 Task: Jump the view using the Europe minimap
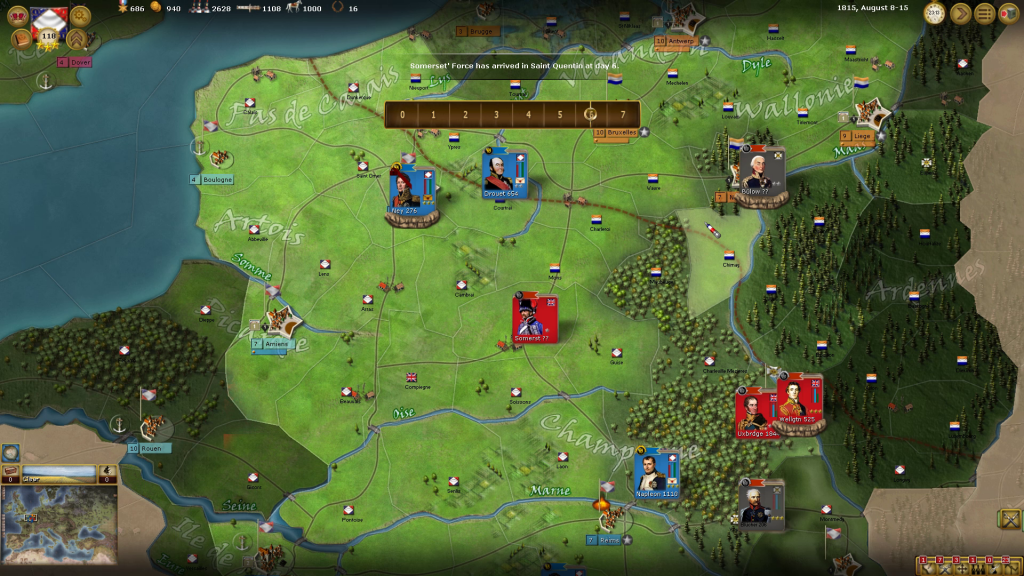[x=60, y=518]
